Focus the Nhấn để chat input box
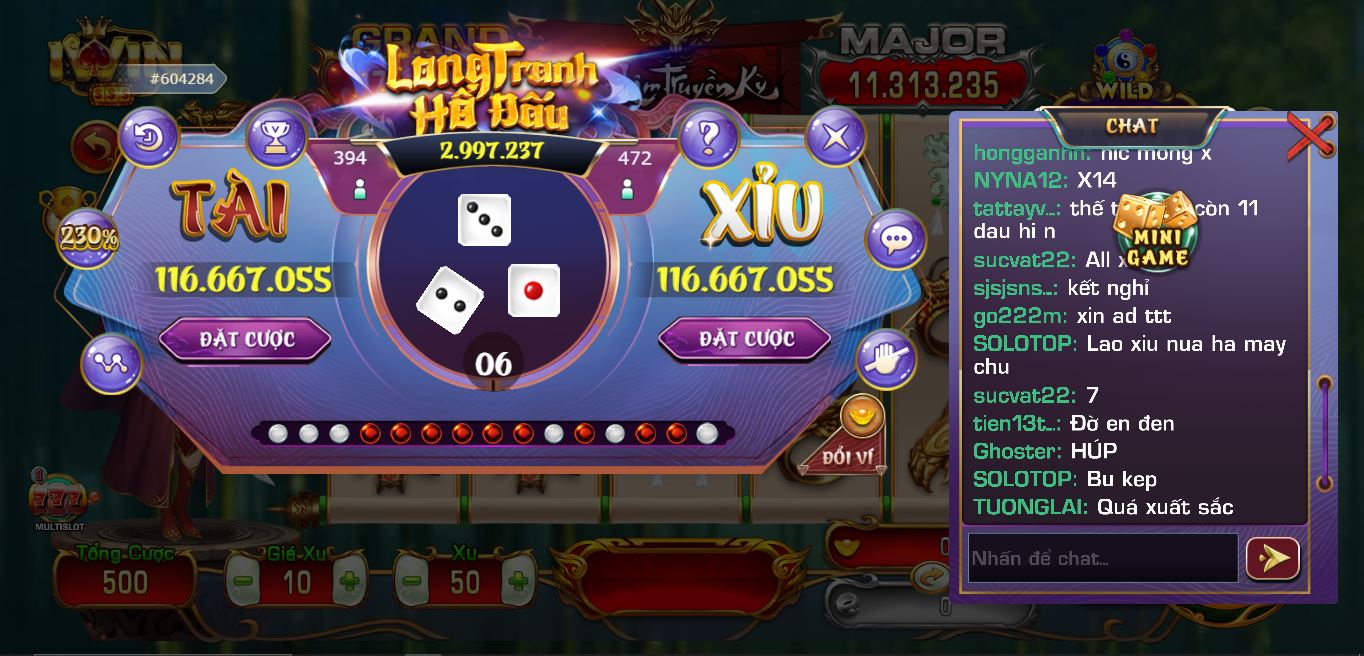 click(1102, 558)
